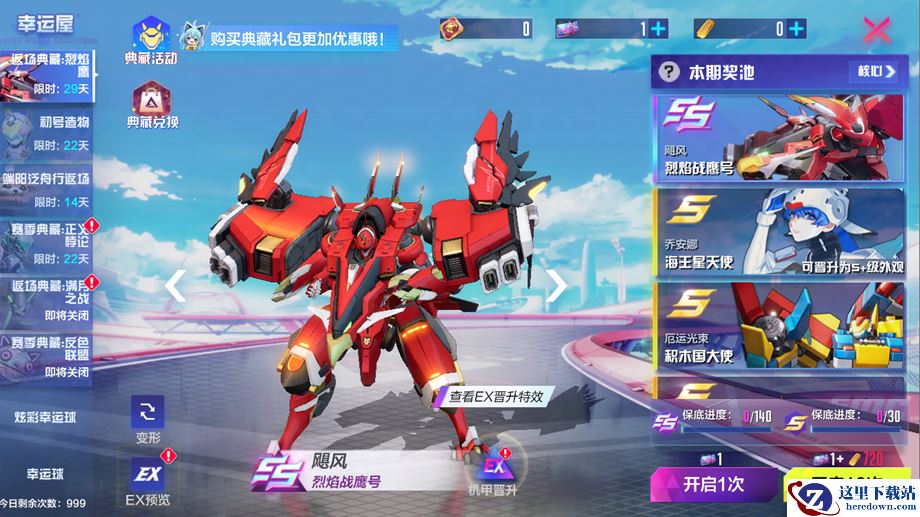This screenshot has width=920, height=517.
Task: Show the previous mecha with left arrow
Action: [x=175, y=286]
